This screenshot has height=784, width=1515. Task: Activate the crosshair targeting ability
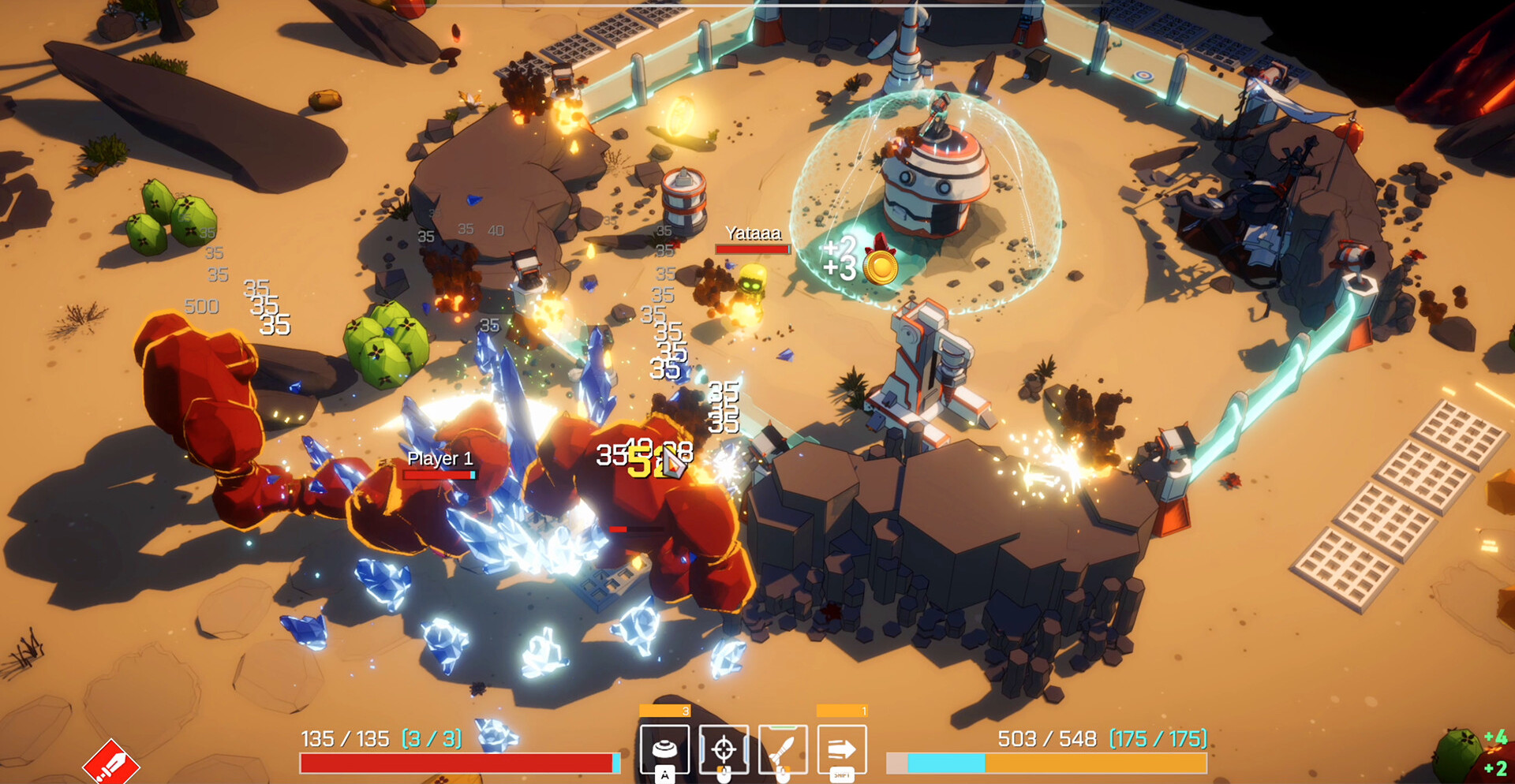(724, 749)
